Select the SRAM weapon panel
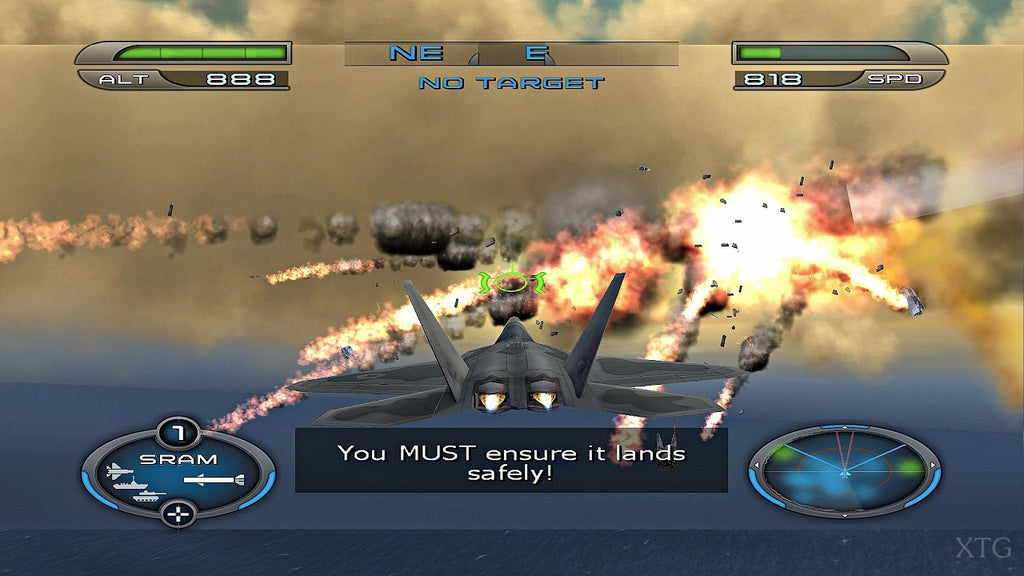The image size is (1024, 576). pos(178,473)
